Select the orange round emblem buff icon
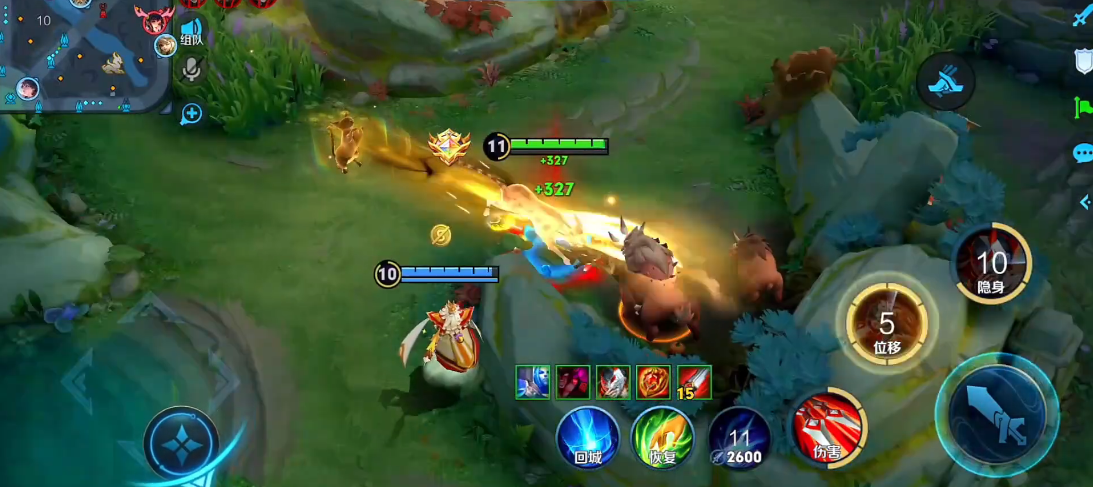Image resolution: width=1093 pixels, height=487 pixels. (654, 381)
